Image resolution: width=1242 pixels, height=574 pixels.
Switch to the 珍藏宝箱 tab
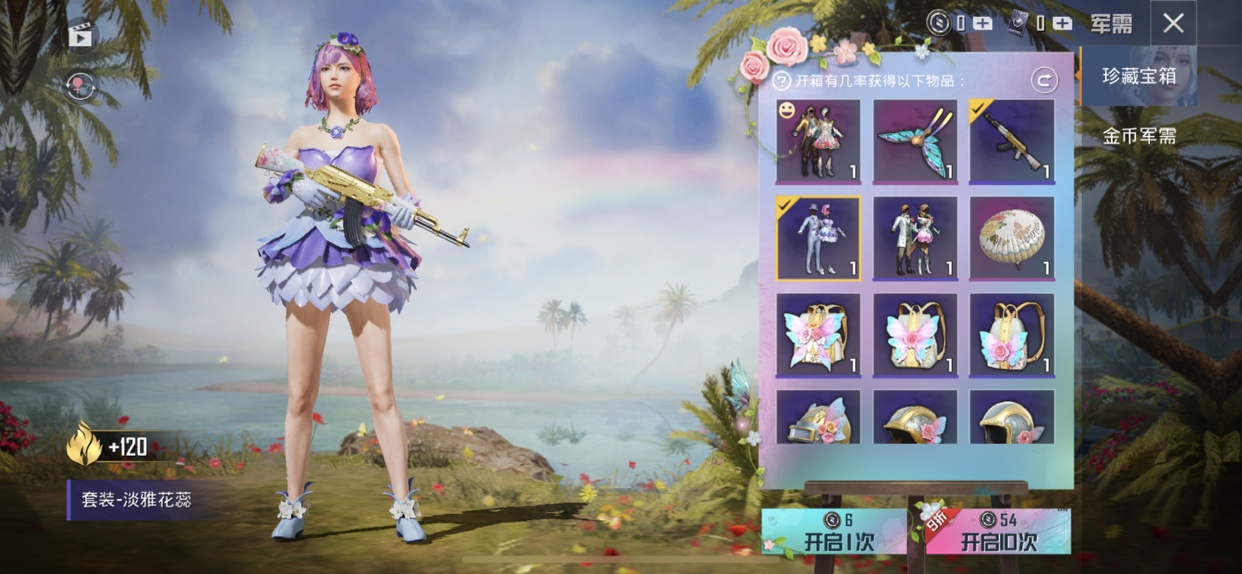1138,76
